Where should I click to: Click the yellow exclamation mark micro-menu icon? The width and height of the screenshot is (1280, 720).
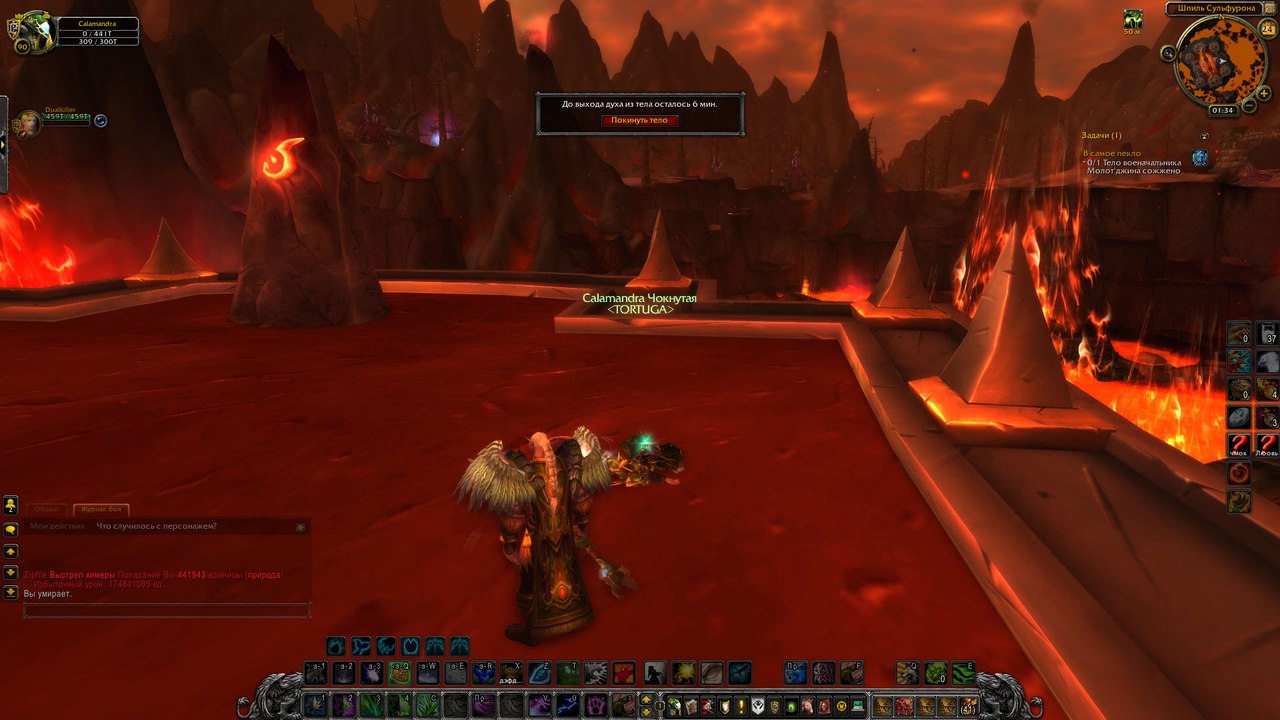pyautogui.click(x=739, y=706)
